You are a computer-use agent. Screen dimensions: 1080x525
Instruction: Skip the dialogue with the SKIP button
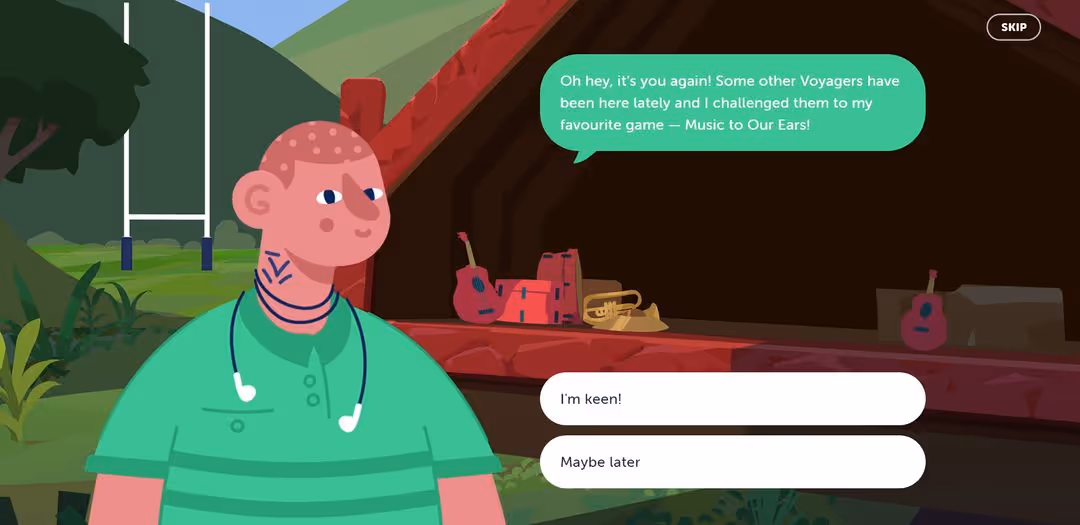coord(1013,27)
